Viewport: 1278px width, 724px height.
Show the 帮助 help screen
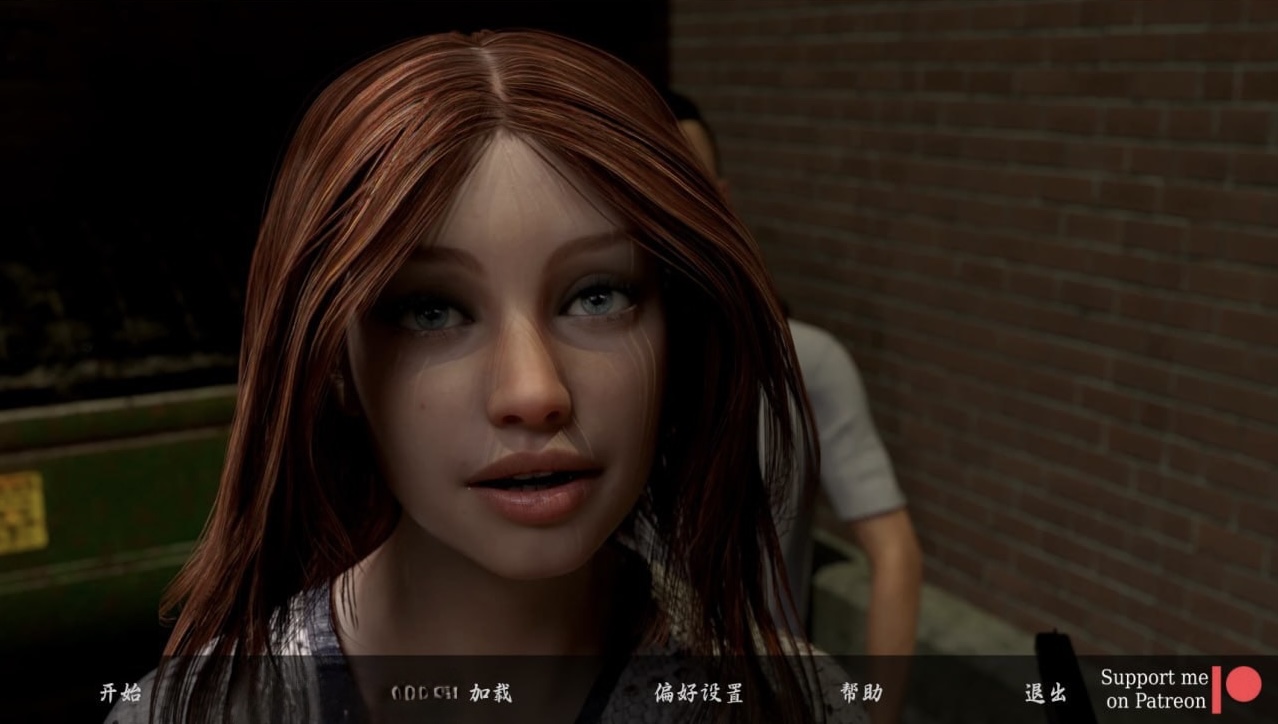point(861,692)
